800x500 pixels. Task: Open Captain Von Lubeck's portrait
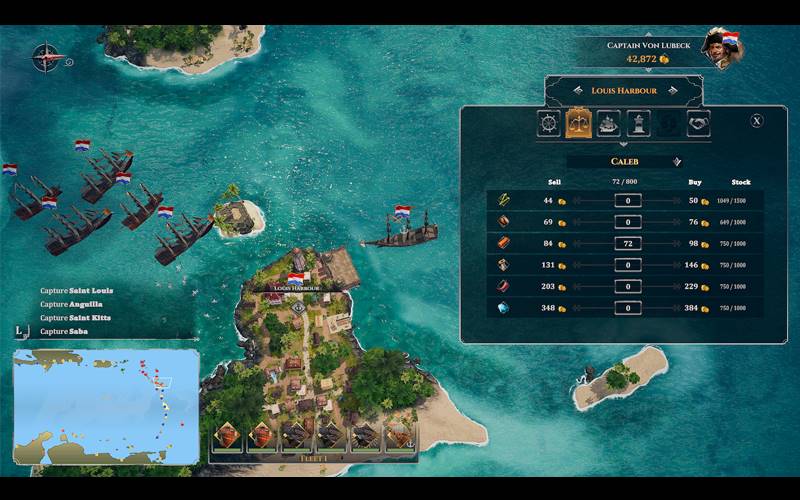[718, 48]
